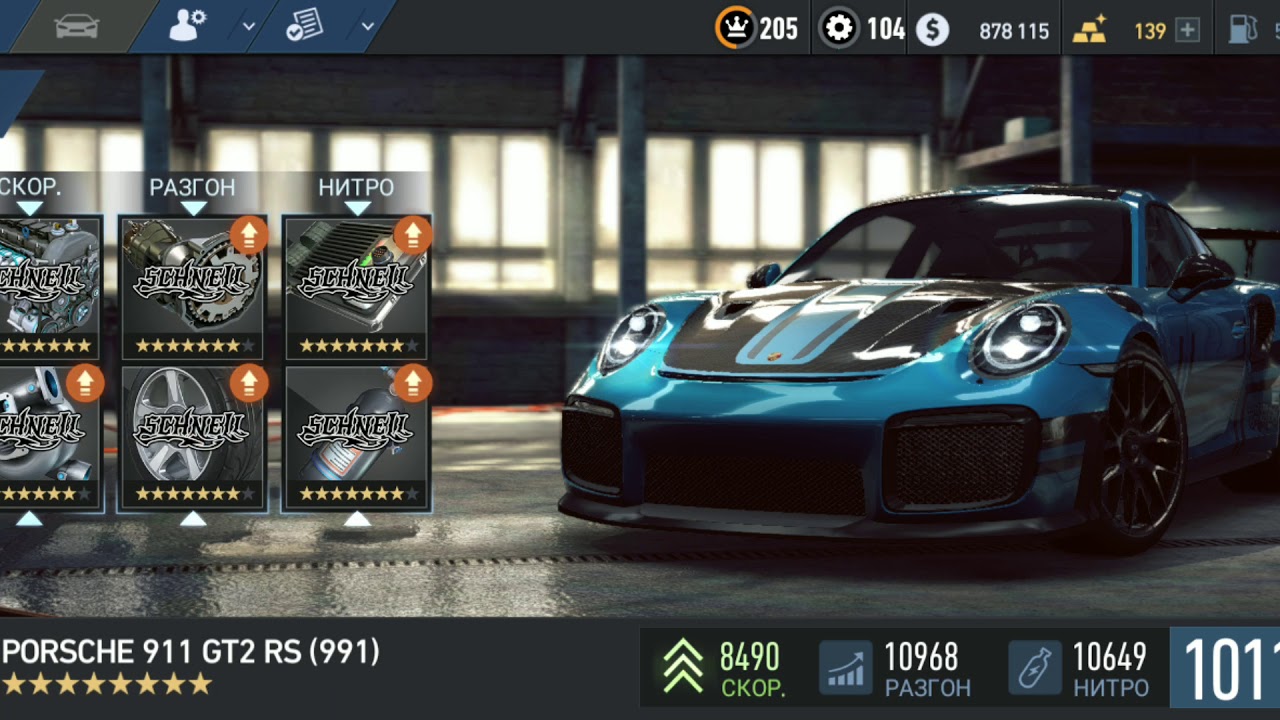Tap the crown reputation level icon
The width and height of the screenshot is (1280, 720).
(736, 29)
